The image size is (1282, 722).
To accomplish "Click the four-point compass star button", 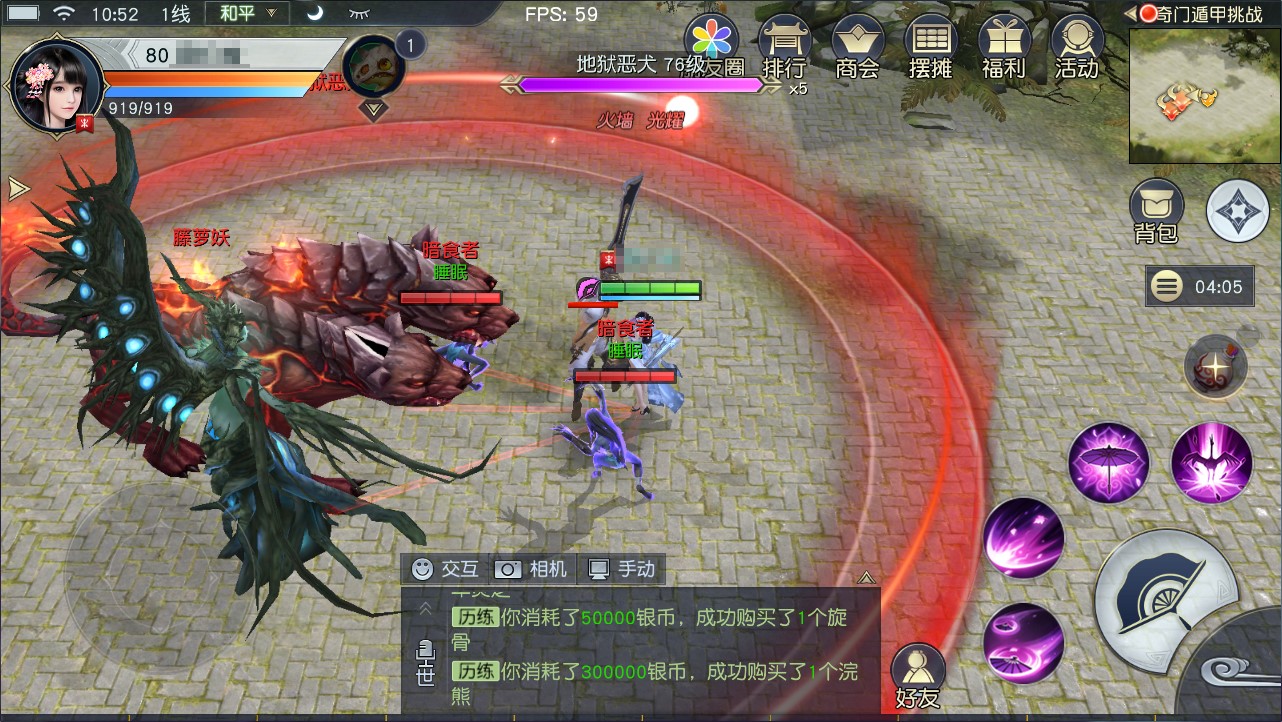I will click(x=1237, y=211).
